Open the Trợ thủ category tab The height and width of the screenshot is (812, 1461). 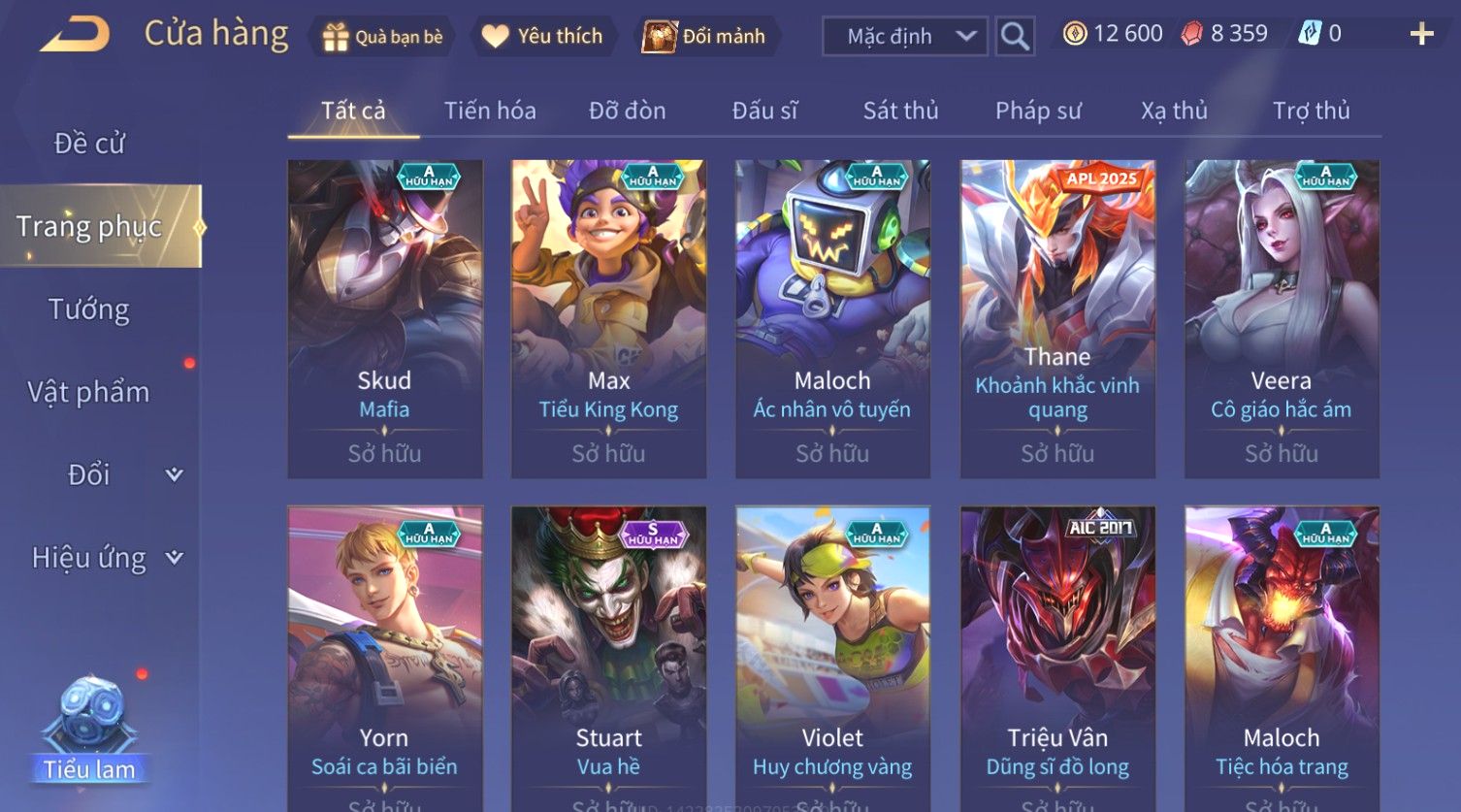[x=1311, y=111]
